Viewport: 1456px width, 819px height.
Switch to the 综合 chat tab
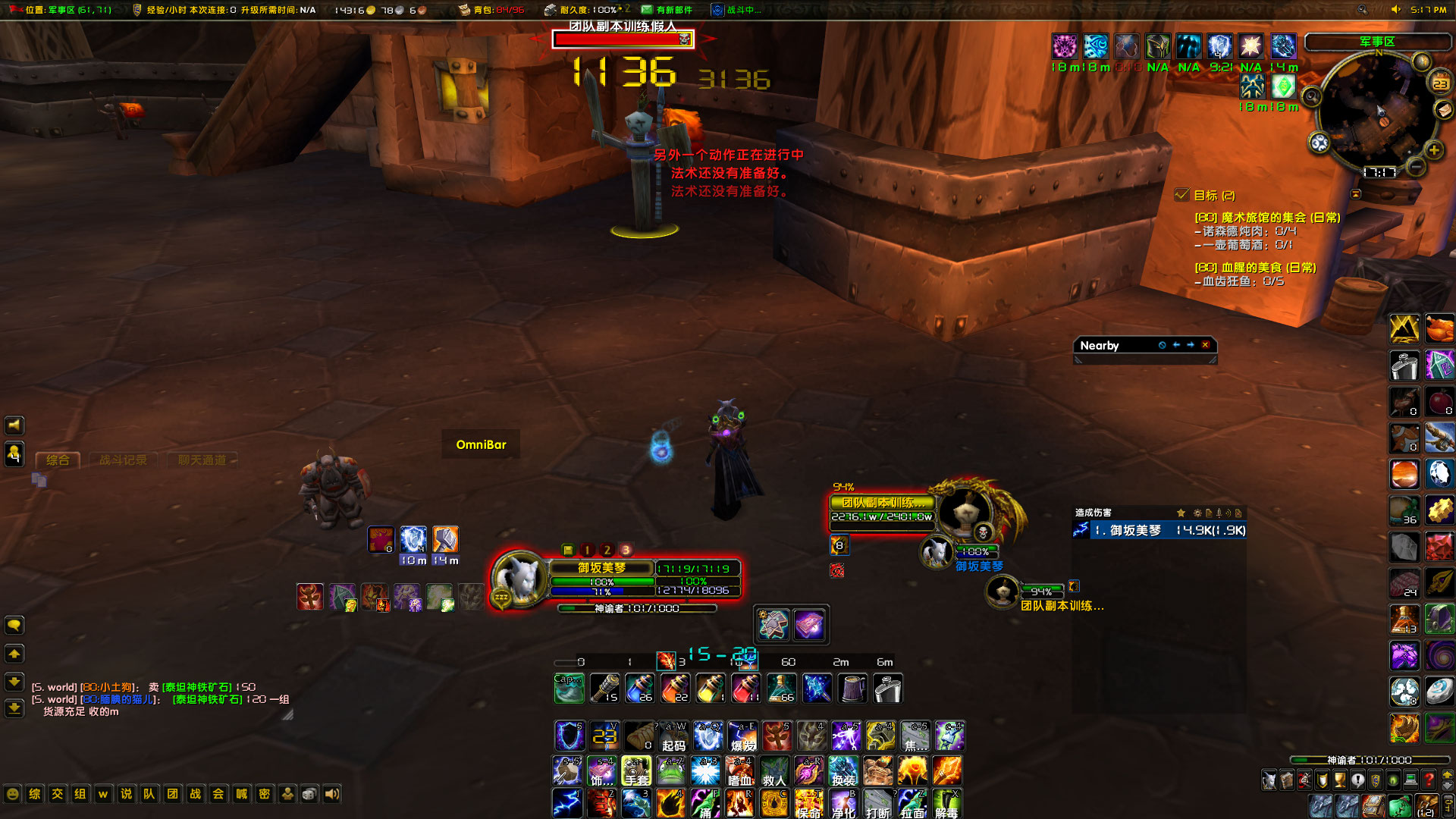[x=59, y=460]
